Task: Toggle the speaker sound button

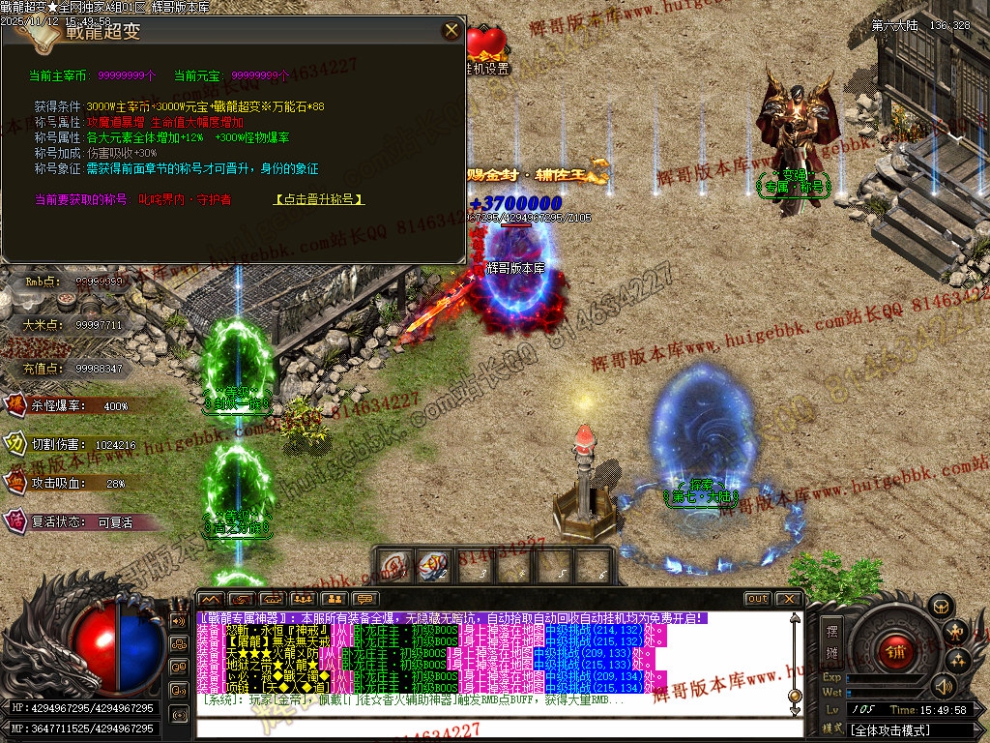Action: coord(941,686)
